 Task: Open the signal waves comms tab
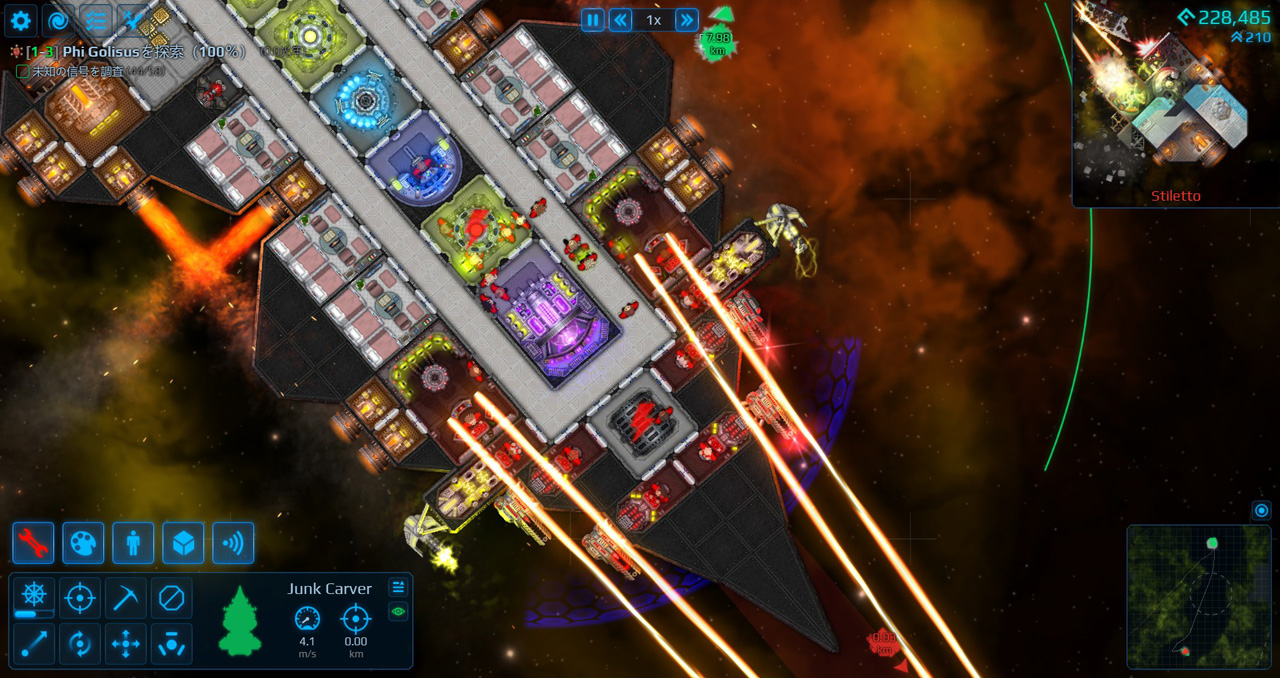(233, 543)
